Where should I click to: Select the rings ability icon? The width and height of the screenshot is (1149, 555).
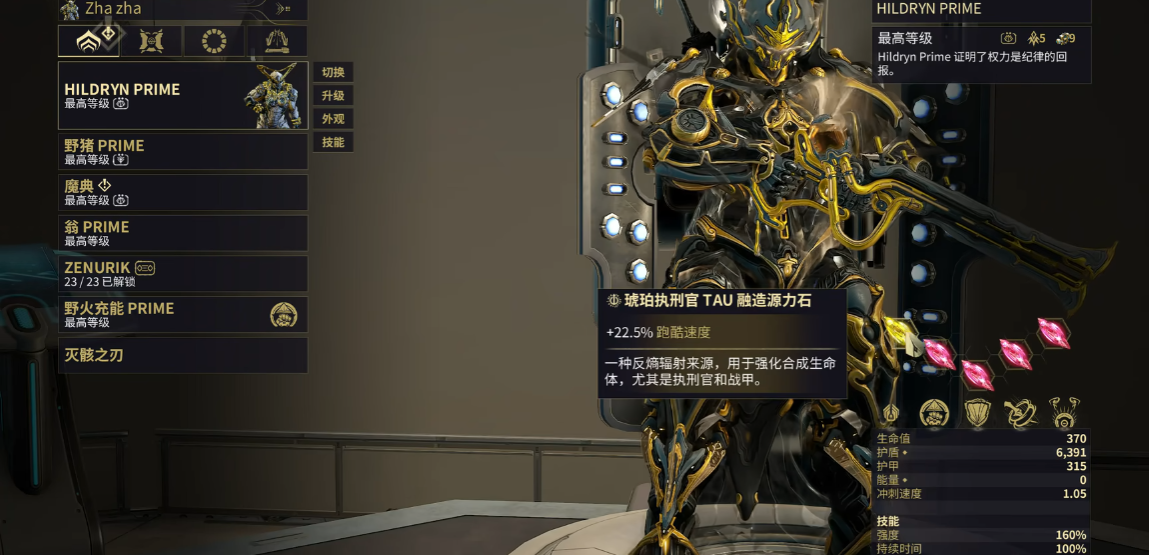pos(1020,412)
